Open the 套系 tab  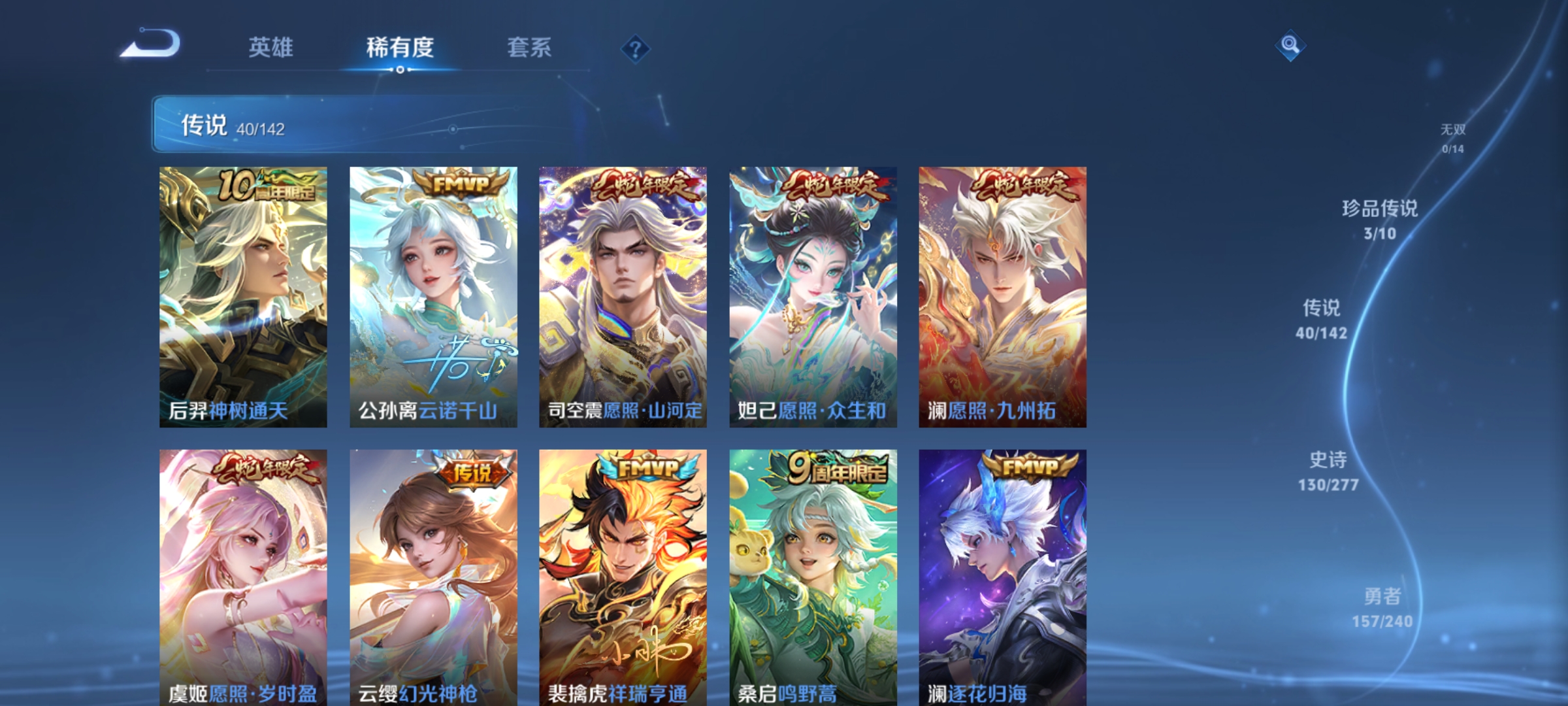point(529,48)
